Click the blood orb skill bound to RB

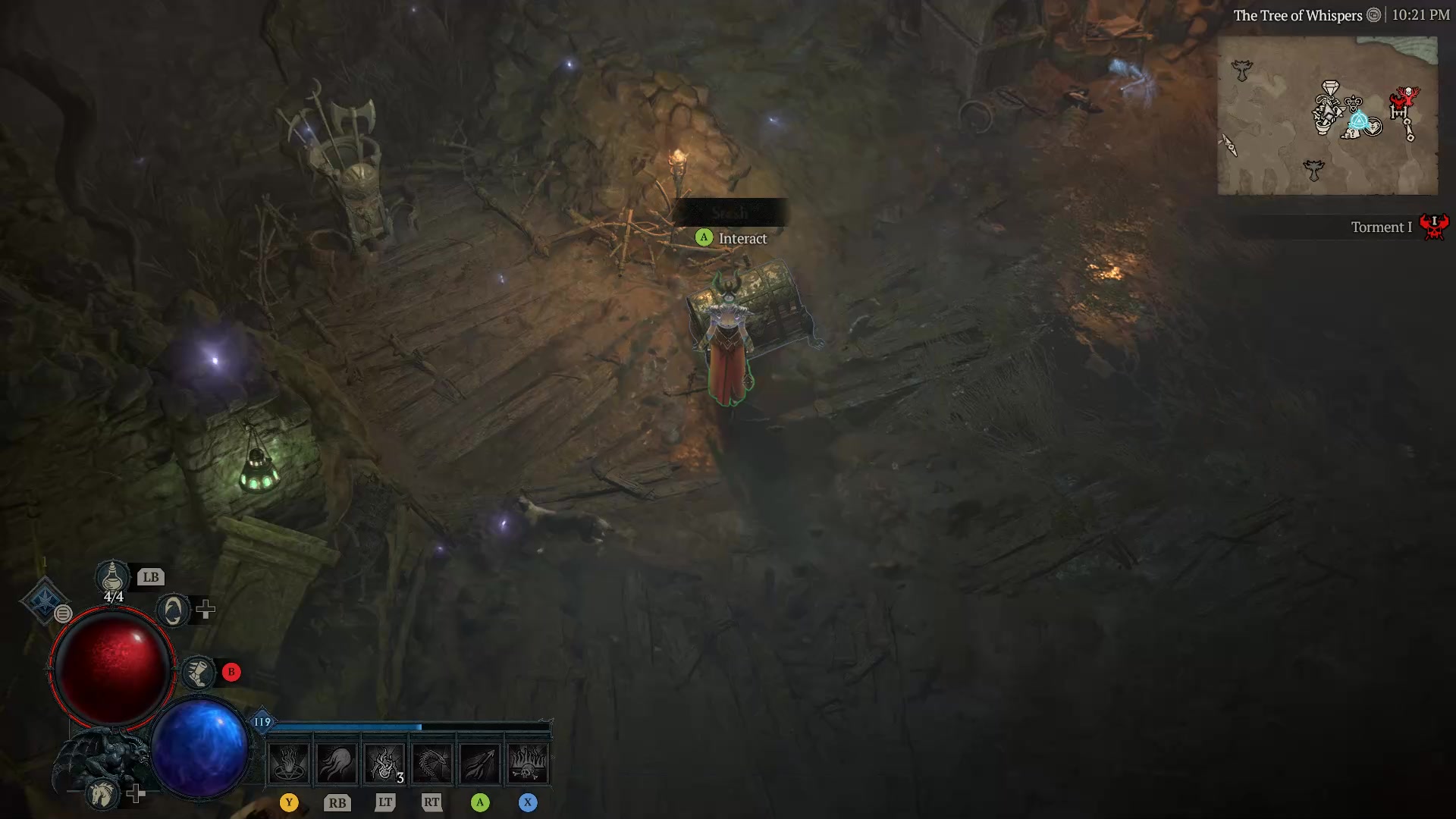[337, 762]
